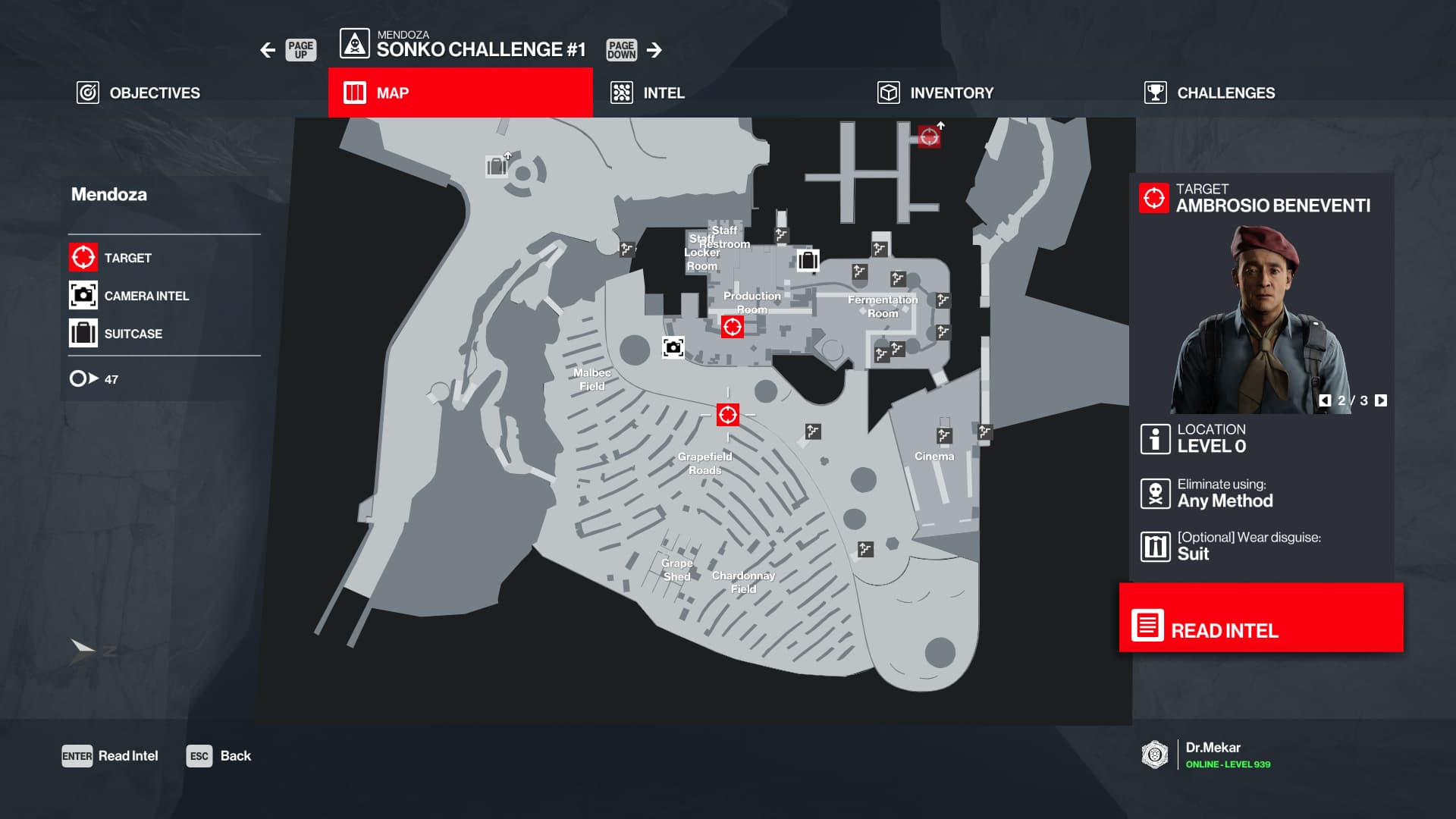
Task: Go to previous mission with left arrow
Action: [x=268, y=50]
